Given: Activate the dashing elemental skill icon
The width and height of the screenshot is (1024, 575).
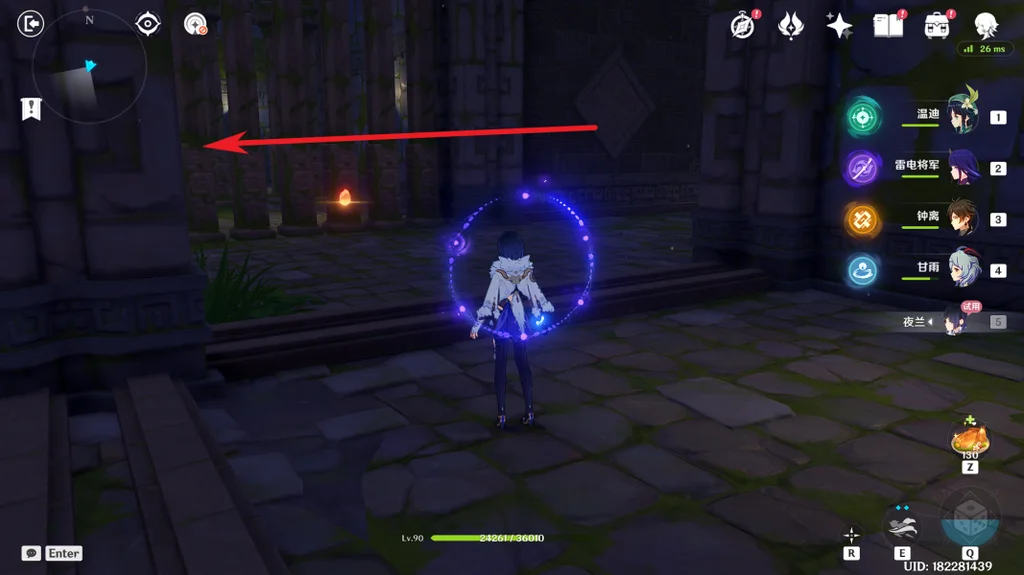Looking at the screenshot, I should point(903,524).
